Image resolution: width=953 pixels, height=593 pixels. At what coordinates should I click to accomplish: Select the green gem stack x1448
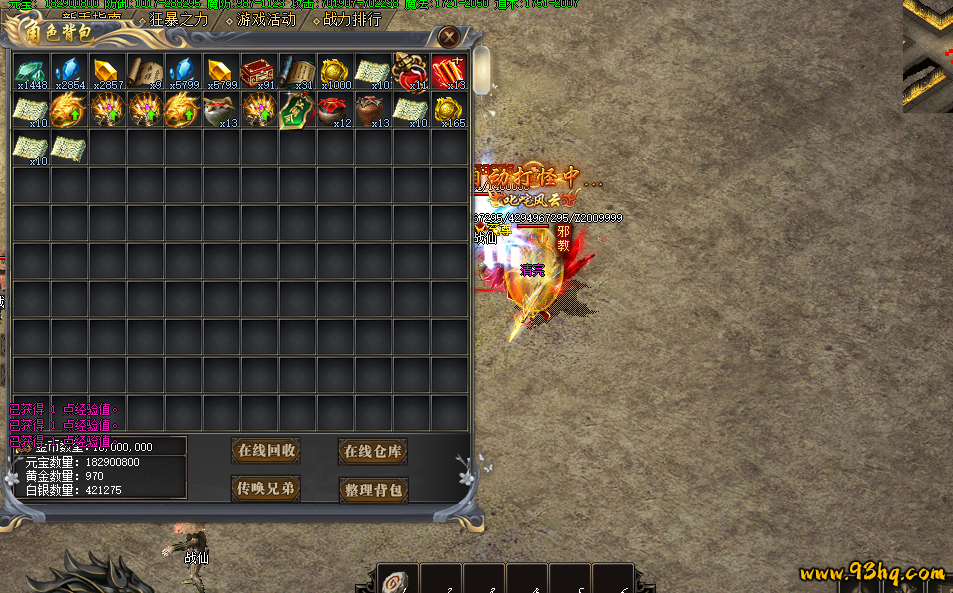tap(31, 72)
